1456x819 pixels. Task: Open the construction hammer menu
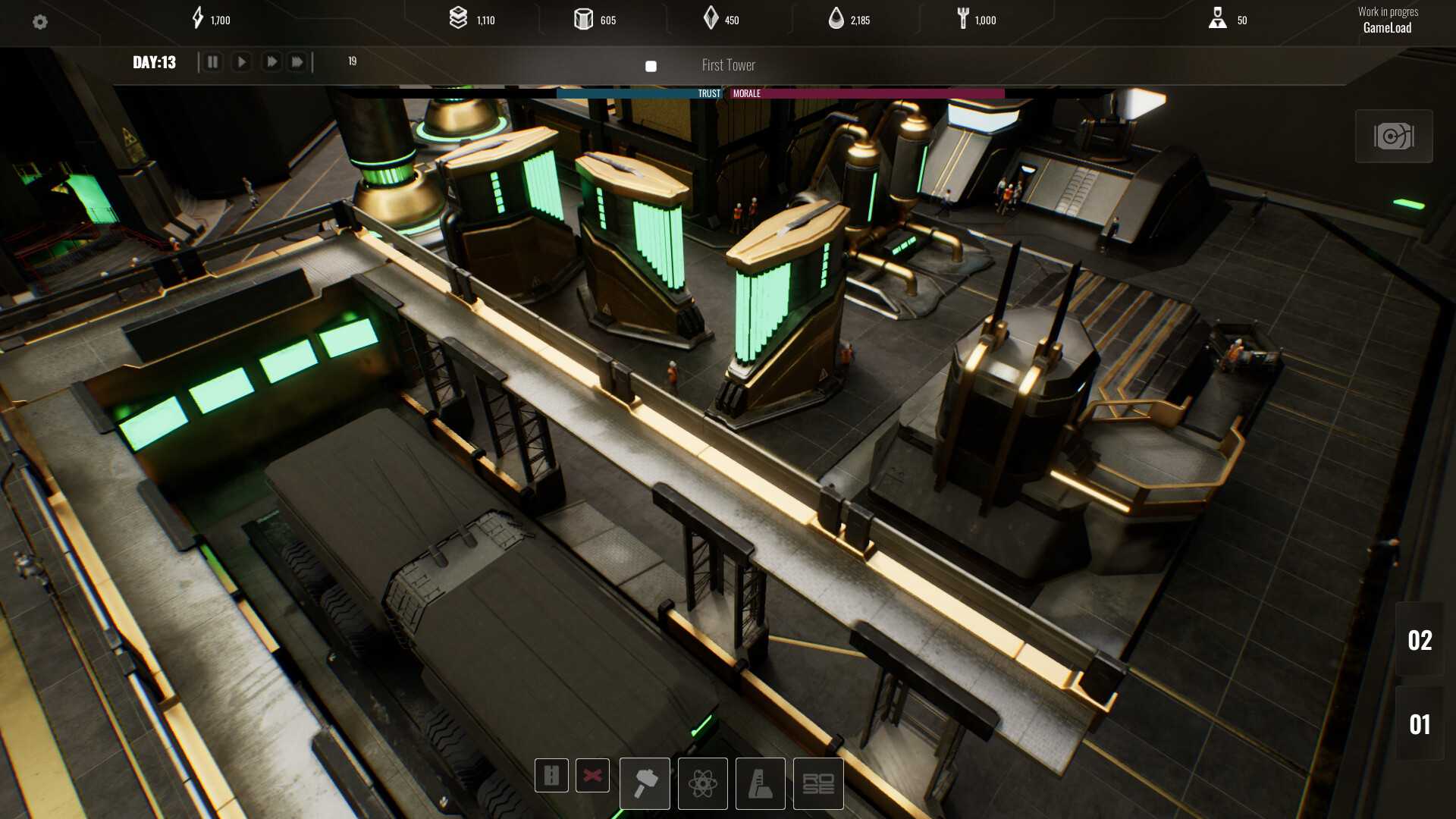pos(645,783)
